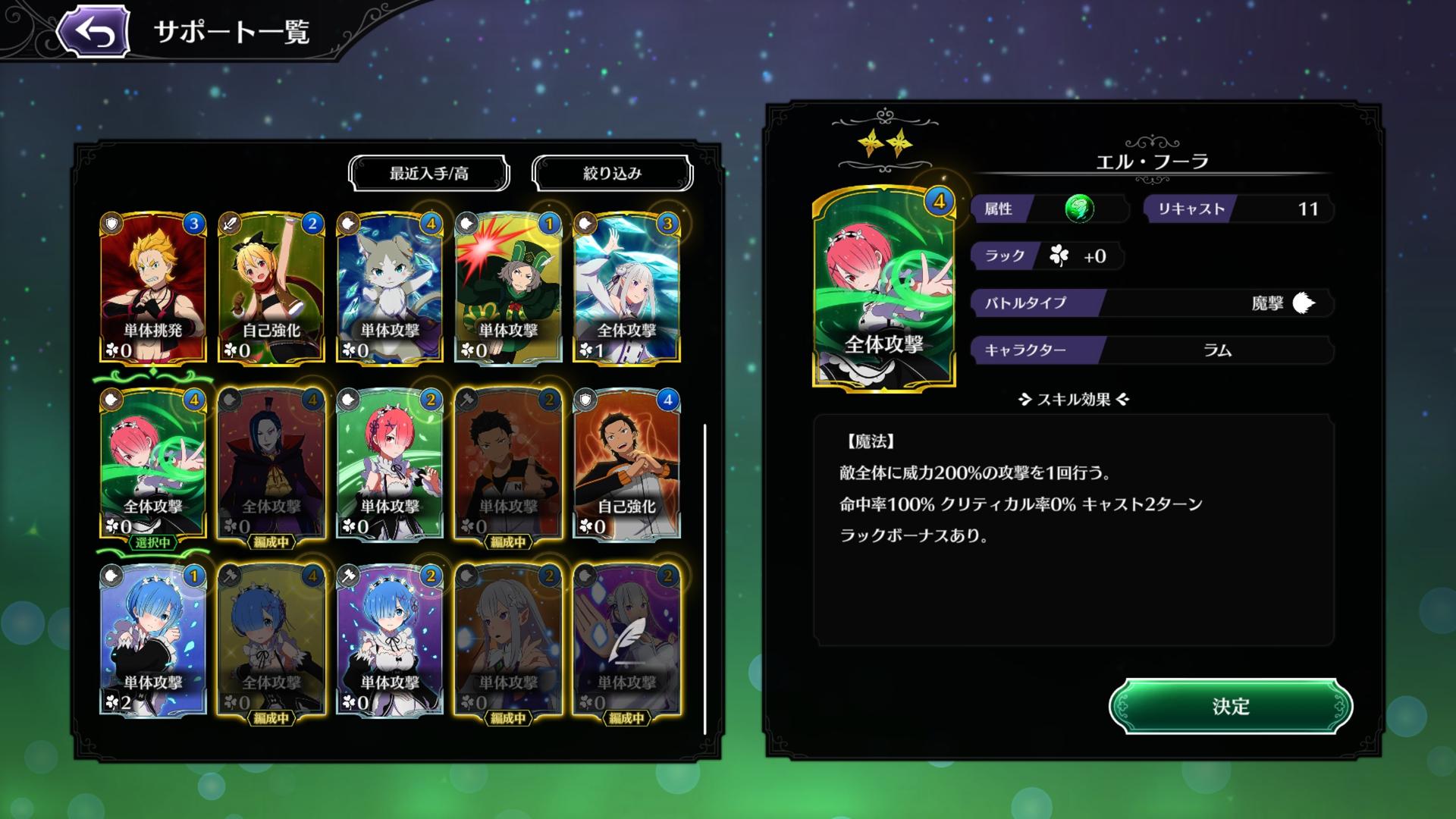The image size is (1456, 819).
Task: Select the blond fighter 単体挑発 card
Action: pyautogui.click(x=153, y=287)
